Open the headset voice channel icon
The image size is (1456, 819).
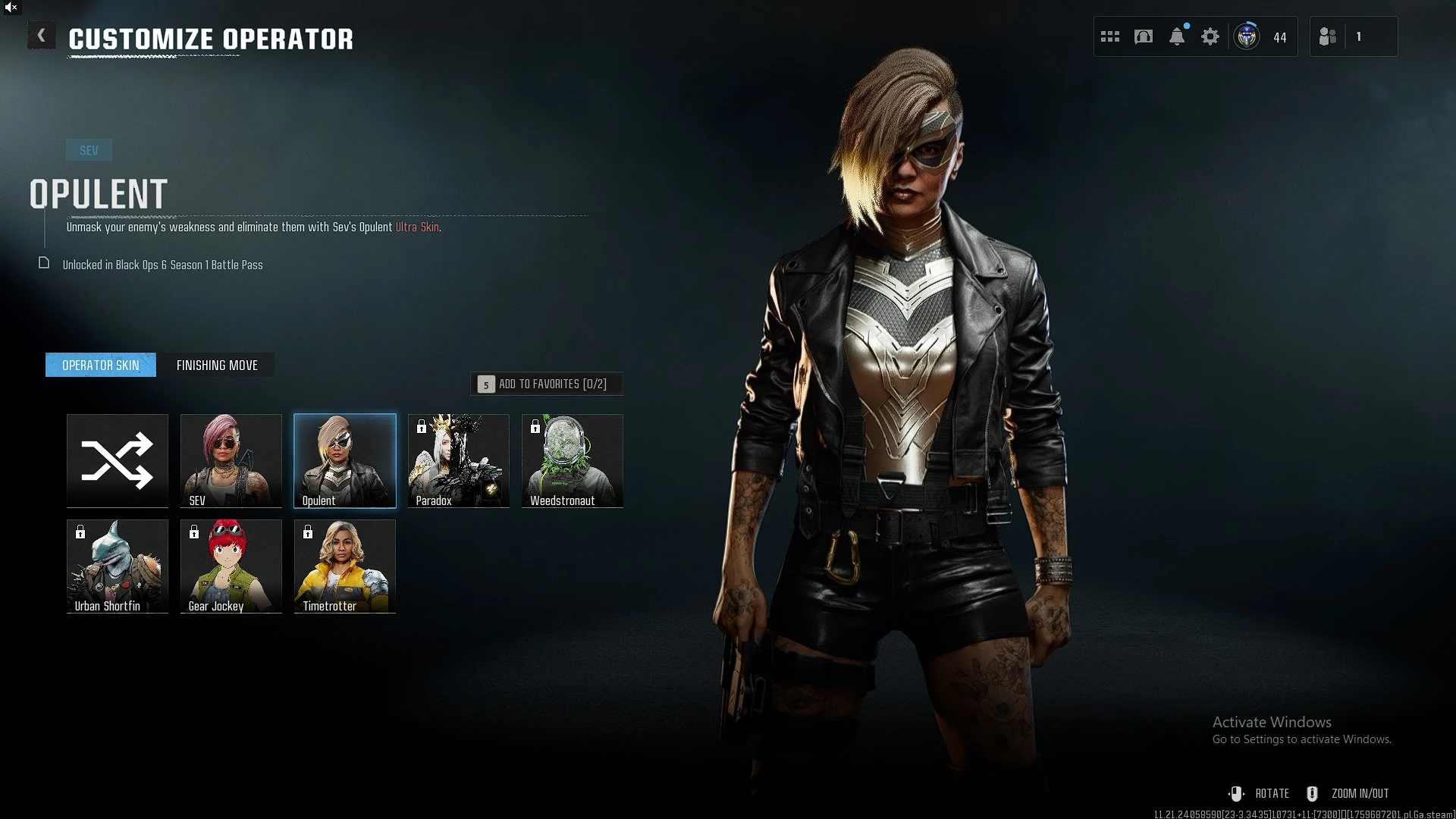1144,36
